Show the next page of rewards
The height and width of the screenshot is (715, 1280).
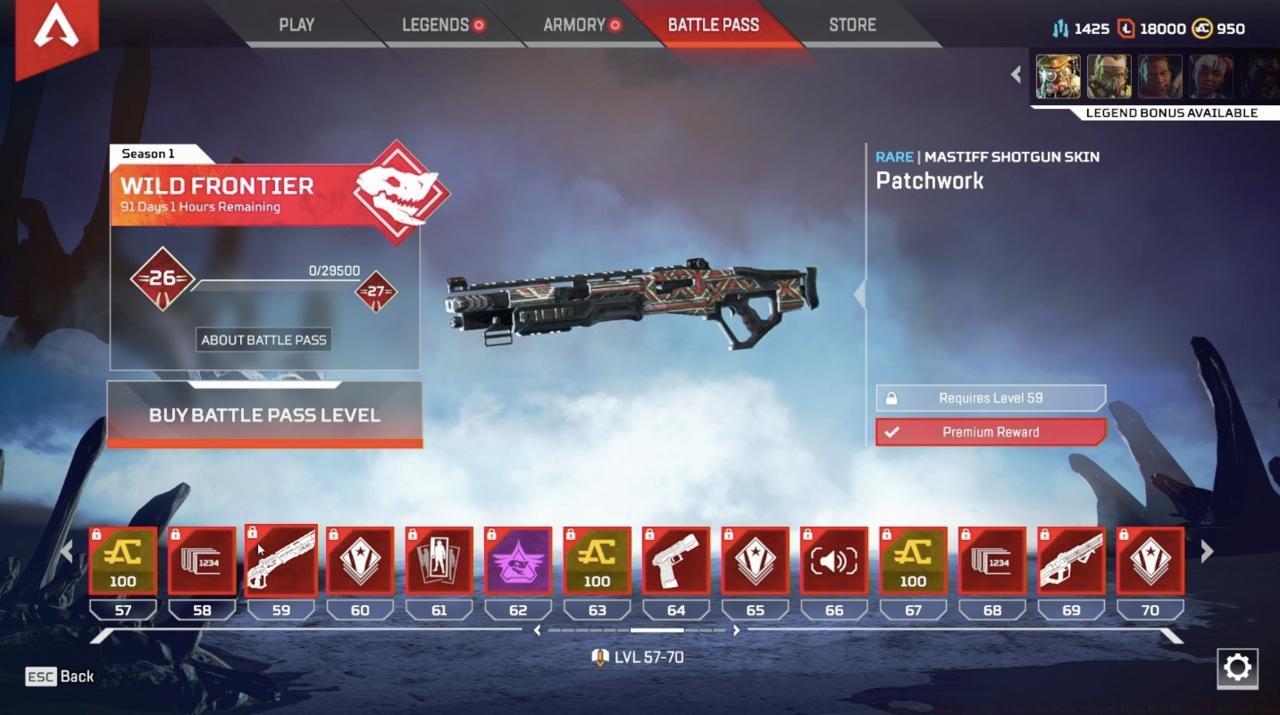pos(1207,552)
